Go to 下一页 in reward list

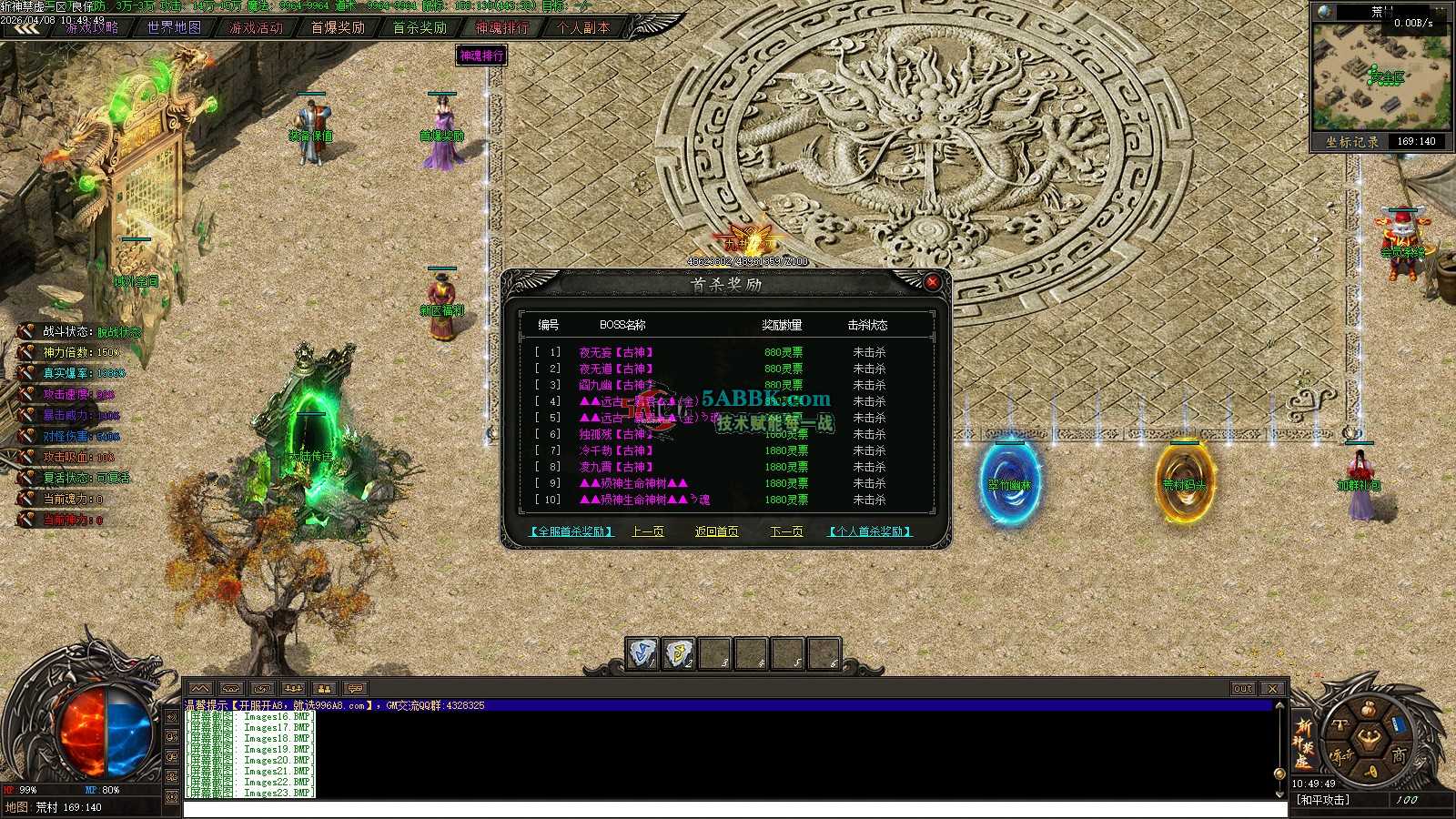coord(786,531)
